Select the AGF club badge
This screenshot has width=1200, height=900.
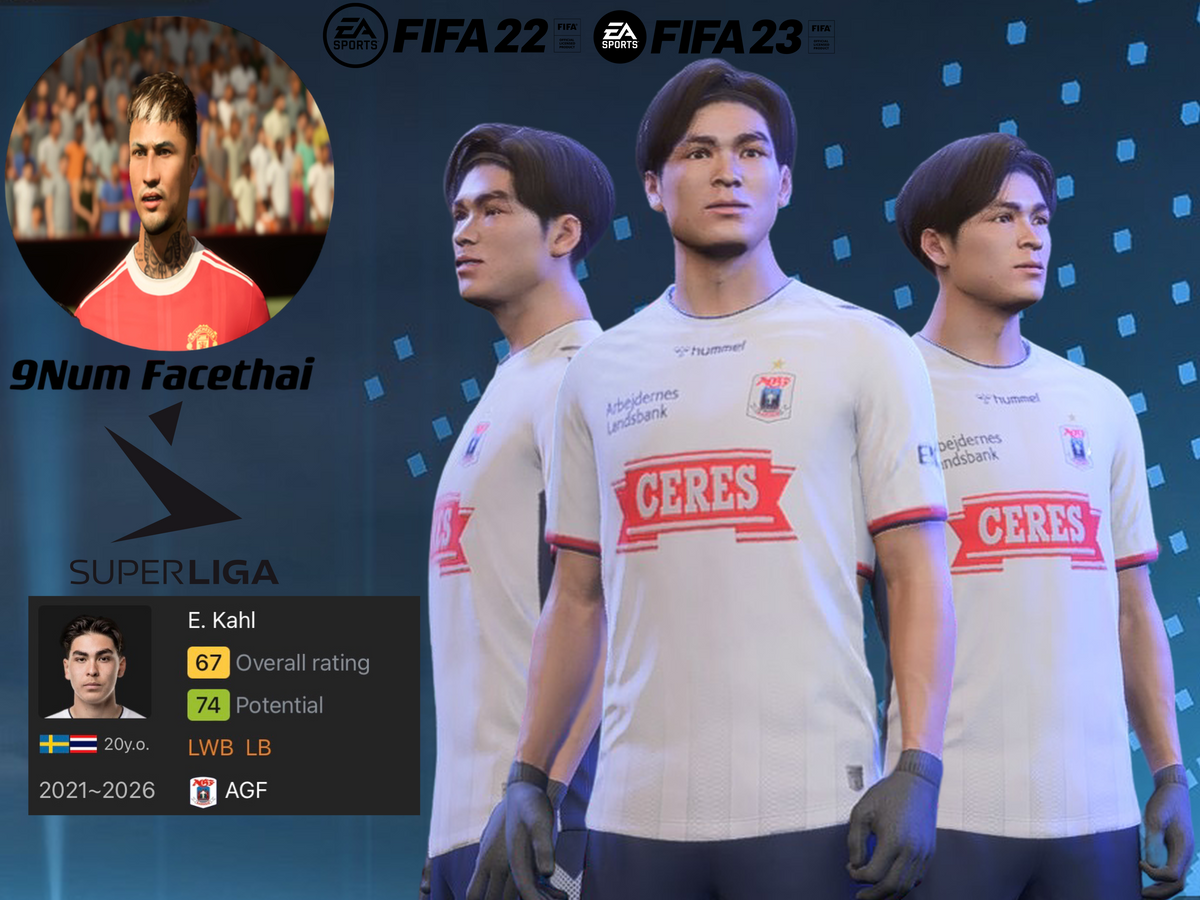click(x=203, y=792)
